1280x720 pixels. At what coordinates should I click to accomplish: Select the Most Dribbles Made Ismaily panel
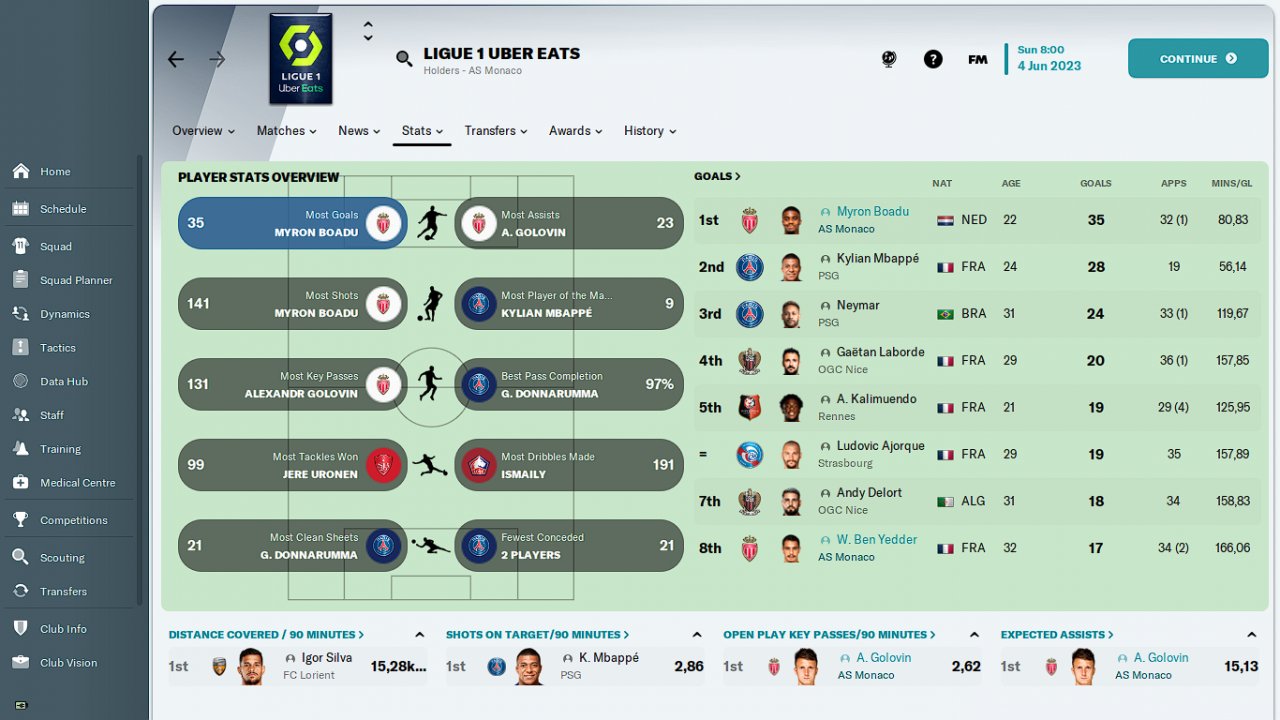tap(569, 465)
